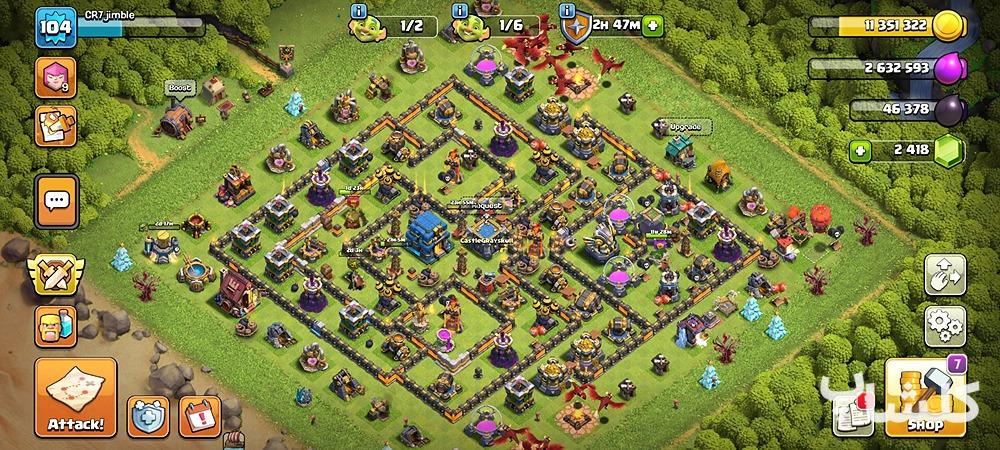Open the calendar events button
1000x450 pixels.
pos(201,413)
